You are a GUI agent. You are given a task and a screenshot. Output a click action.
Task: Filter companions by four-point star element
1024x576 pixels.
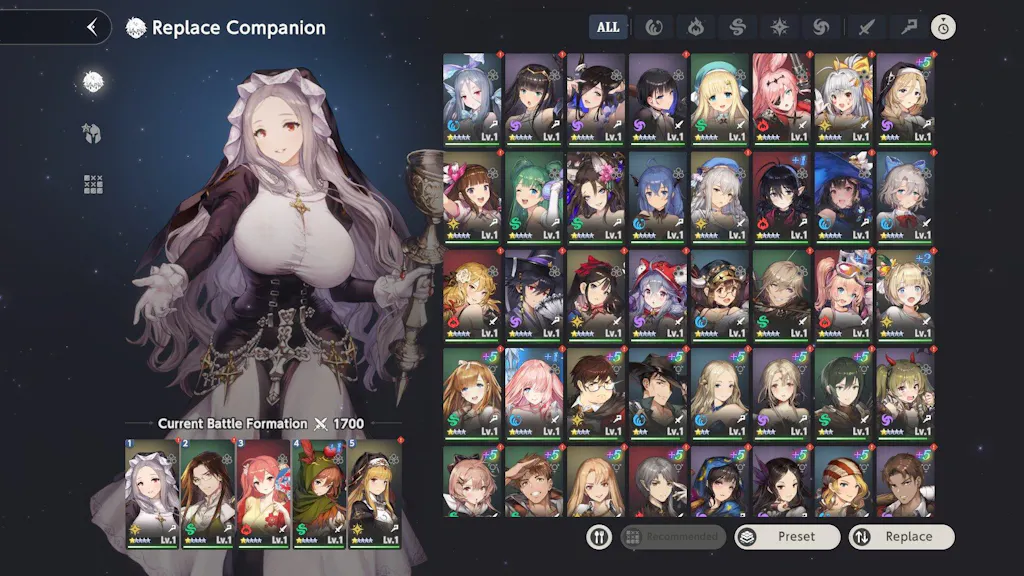pos(780,27)
